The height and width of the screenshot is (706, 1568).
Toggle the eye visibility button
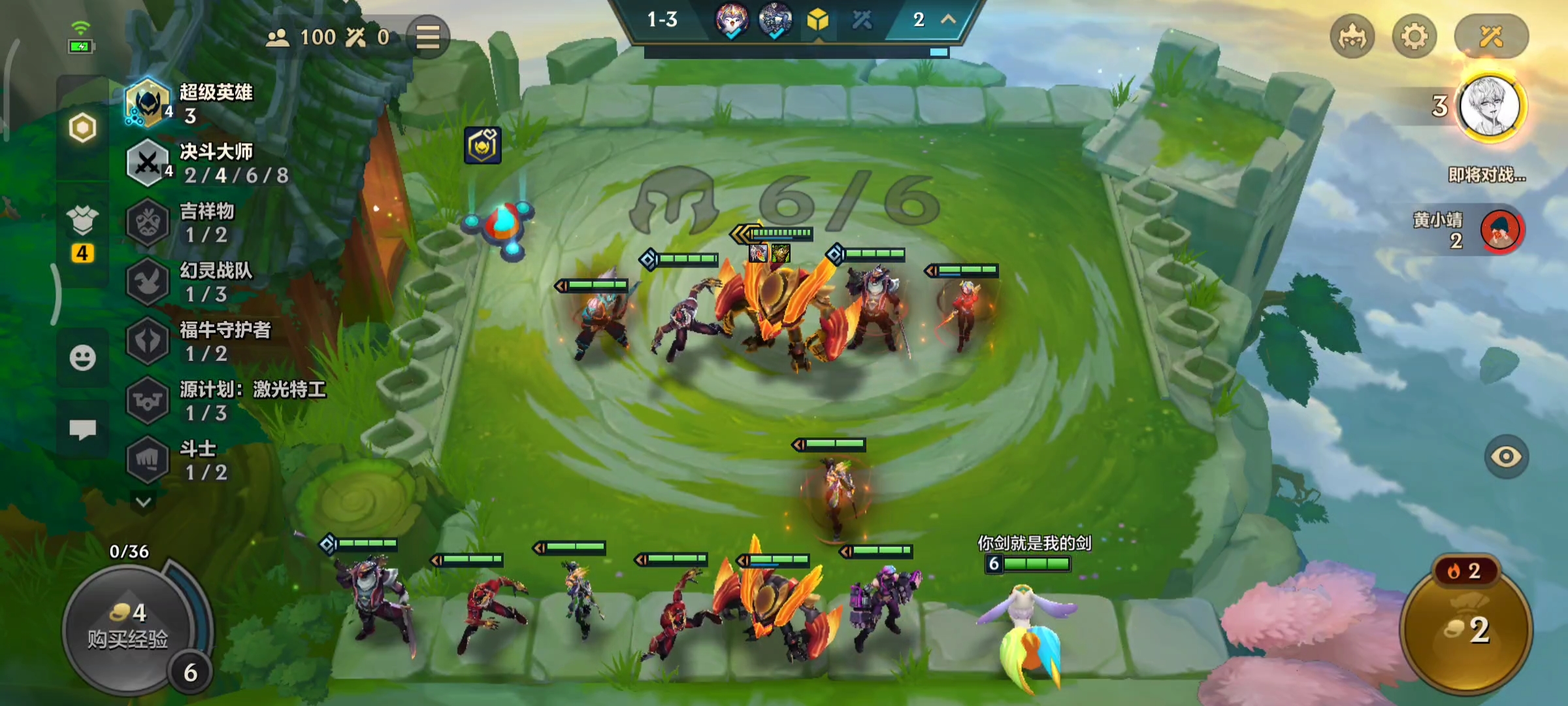click(1506, 456)
